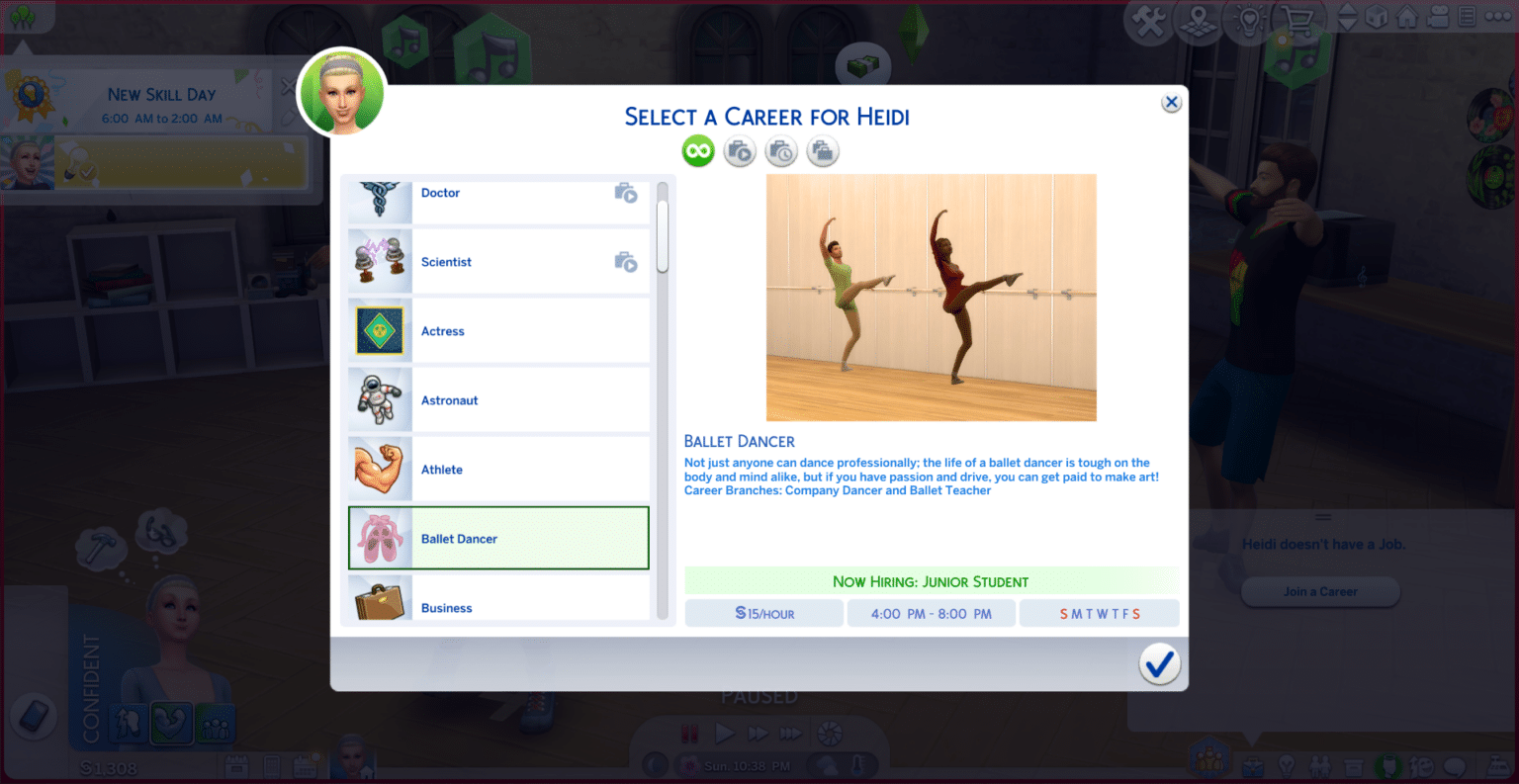This screenshot has width=1519, height=784.
Task: Open the map view icon
Action: pos(1198,16)
